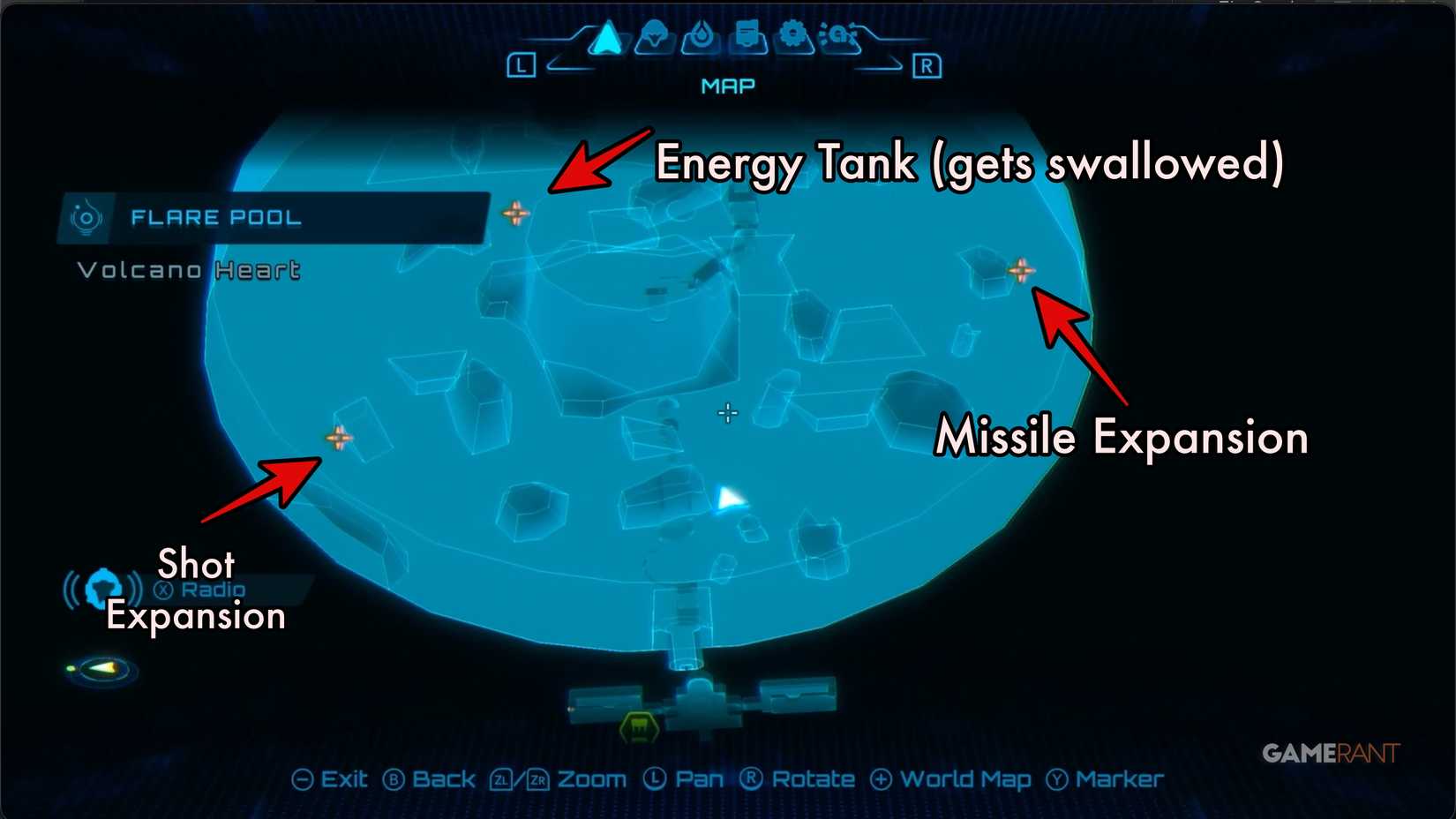1456x819 pixels.
Task: Click the Energy Tank orange pickup marker
Action: pos(517,213)
